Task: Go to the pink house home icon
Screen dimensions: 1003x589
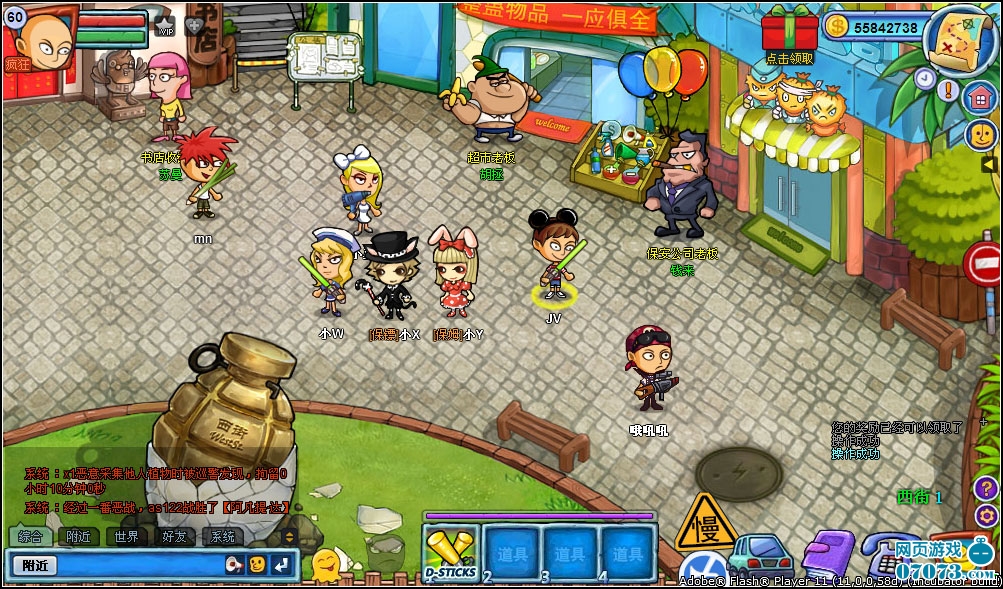Action: tap(980, 97)
